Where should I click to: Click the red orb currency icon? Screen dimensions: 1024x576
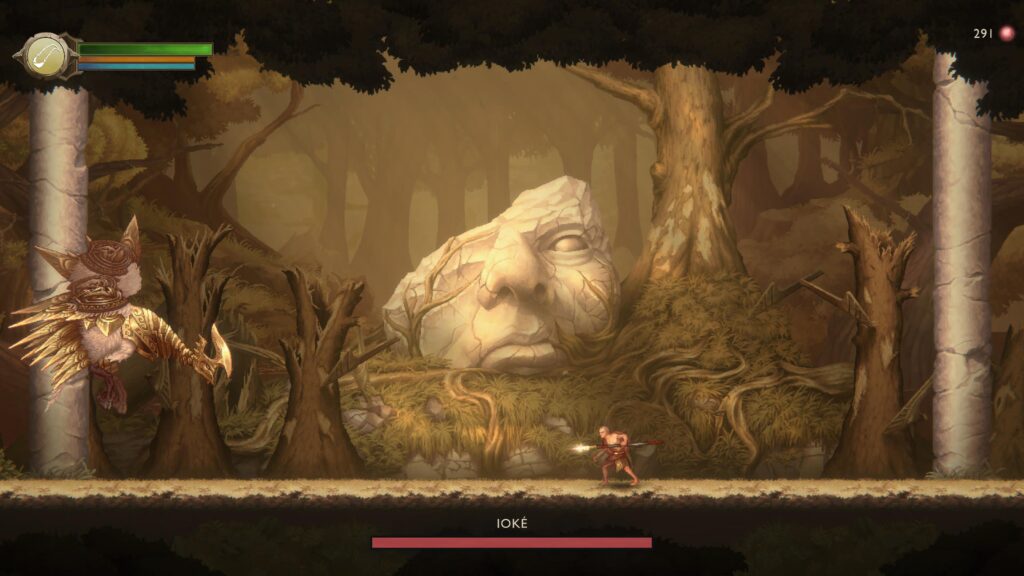click(1006, 34)
